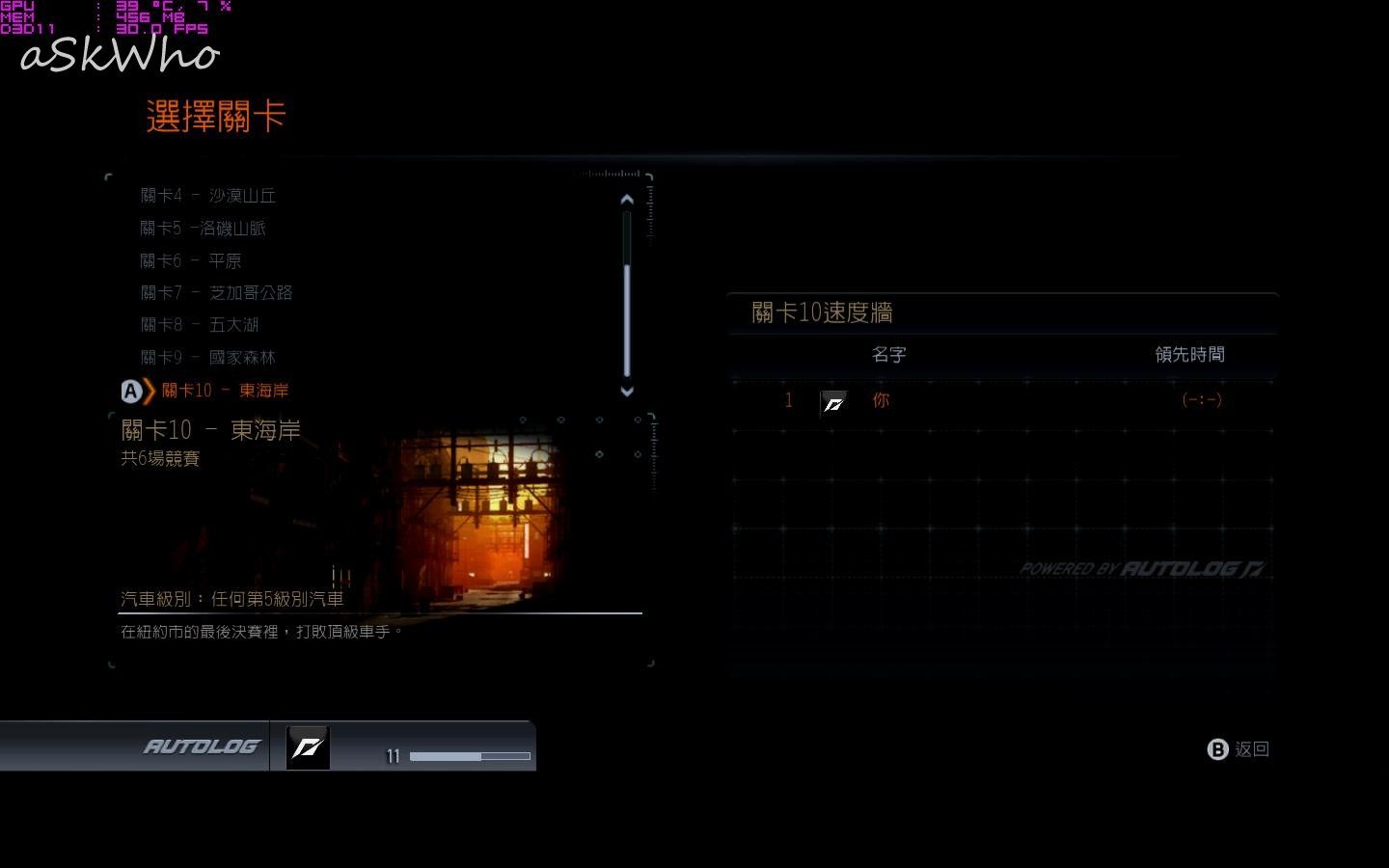Open the Autolog panel
The height and width of the screenshot is (868, 1389).
[x=202, y=746]
